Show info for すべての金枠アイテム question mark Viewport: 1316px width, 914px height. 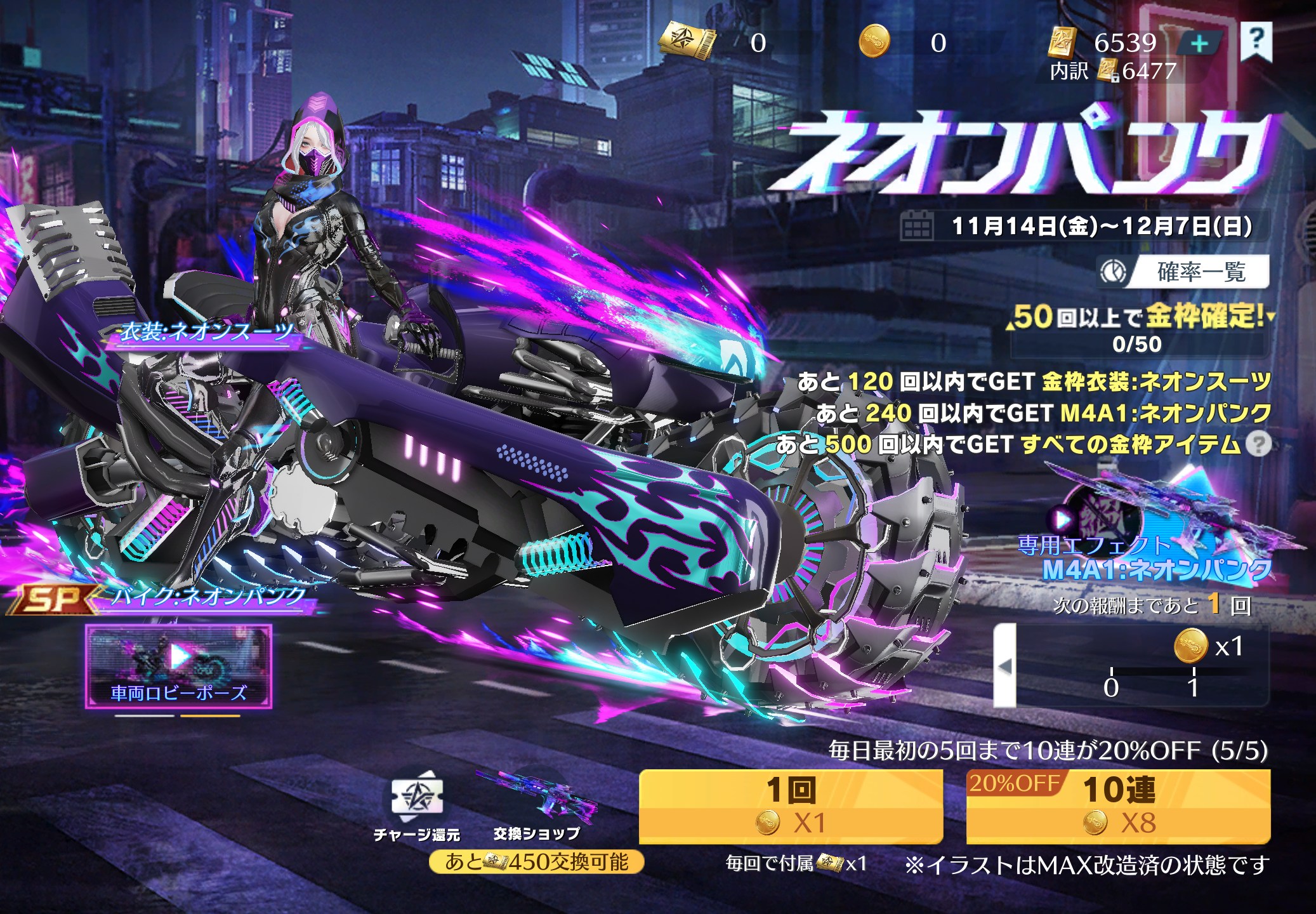[x=1258, y=444]
